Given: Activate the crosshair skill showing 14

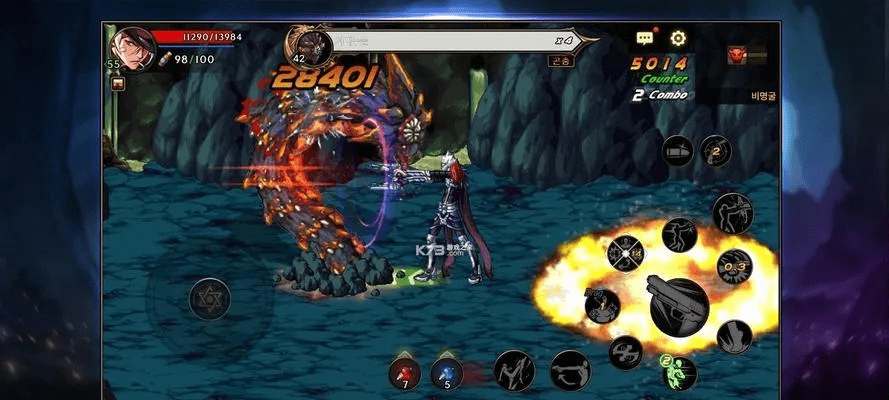Looking at the screenshot, I should pyautogui.click(x=625, y=254).
